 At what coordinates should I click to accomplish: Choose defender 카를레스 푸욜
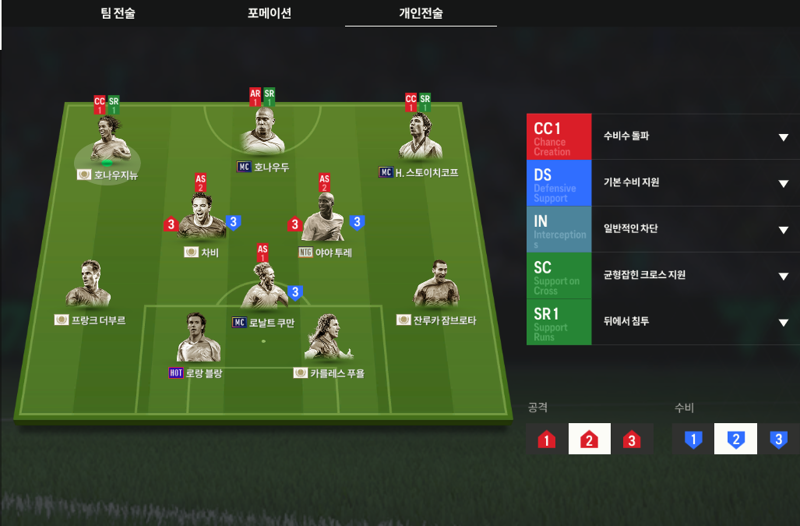327,340
